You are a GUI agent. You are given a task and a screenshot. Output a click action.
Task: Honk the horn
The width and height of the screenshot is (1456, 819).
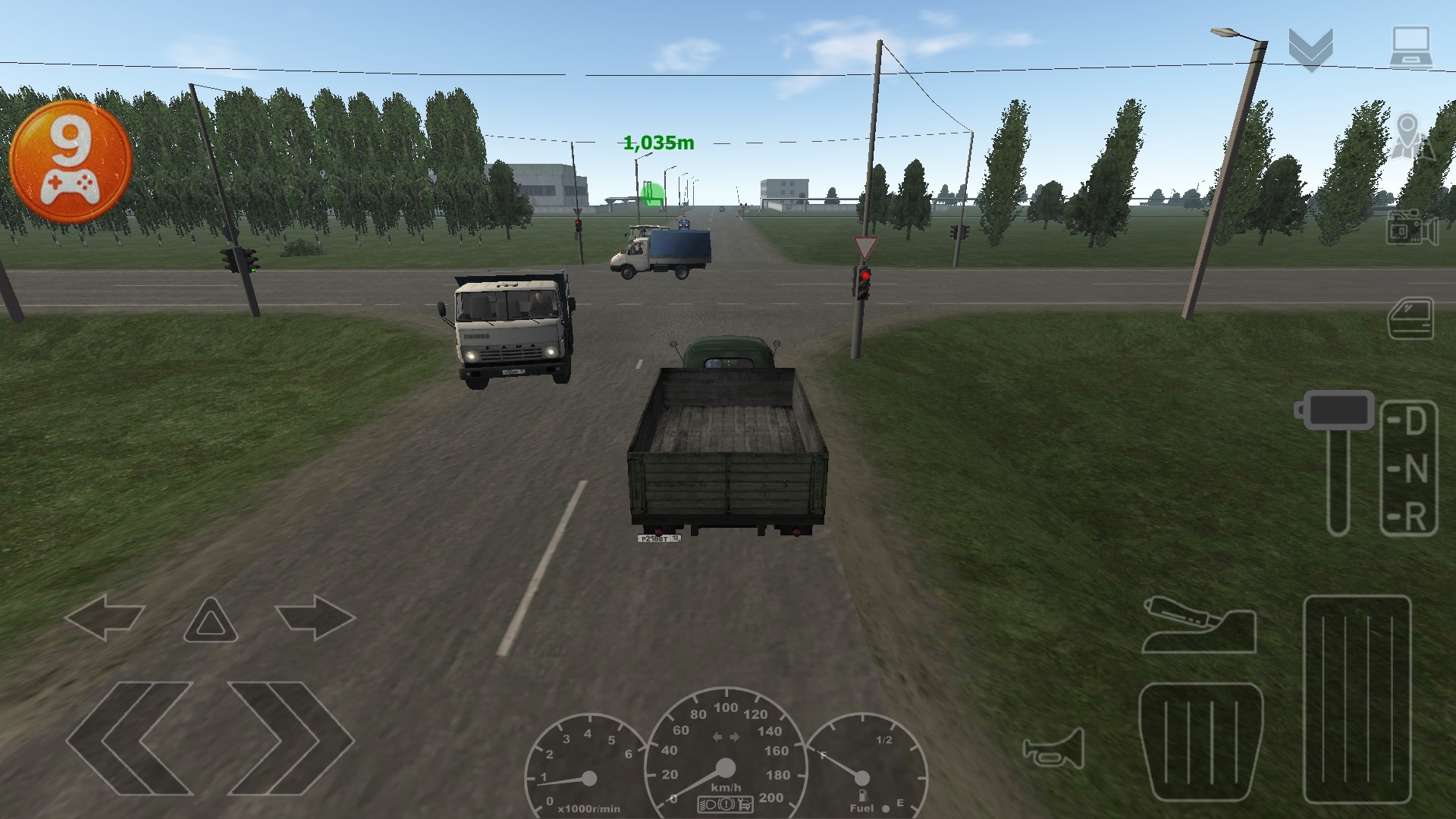click(1054, 748)
